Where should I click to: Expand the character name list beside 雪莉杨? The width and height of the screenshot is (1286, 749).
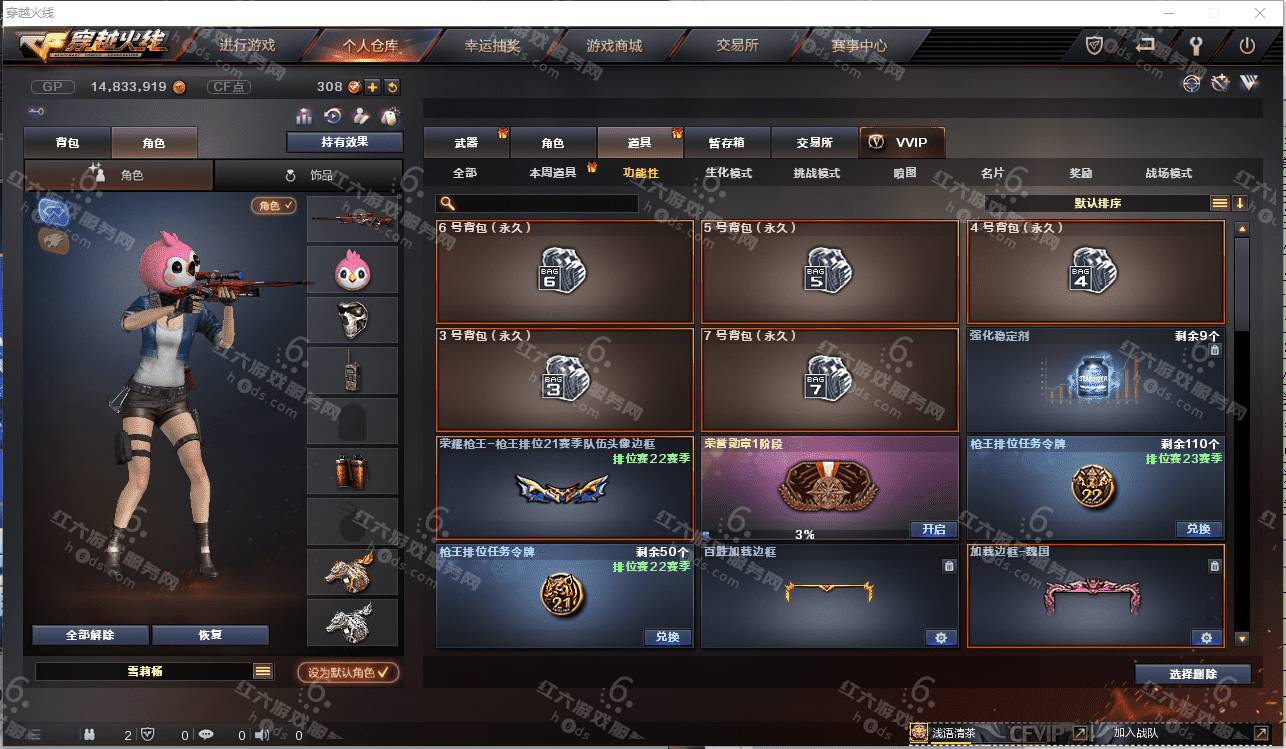(263, 672)
